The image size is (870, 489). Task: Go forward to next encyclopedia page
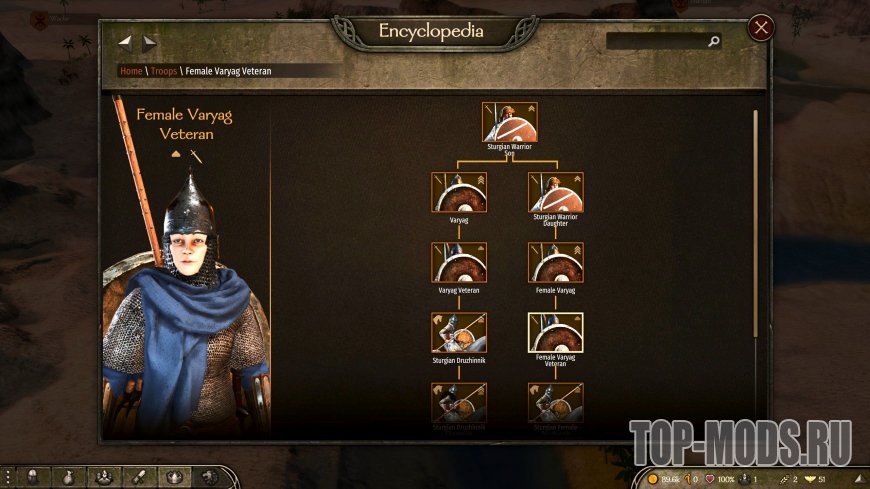(x=149, y=43)
